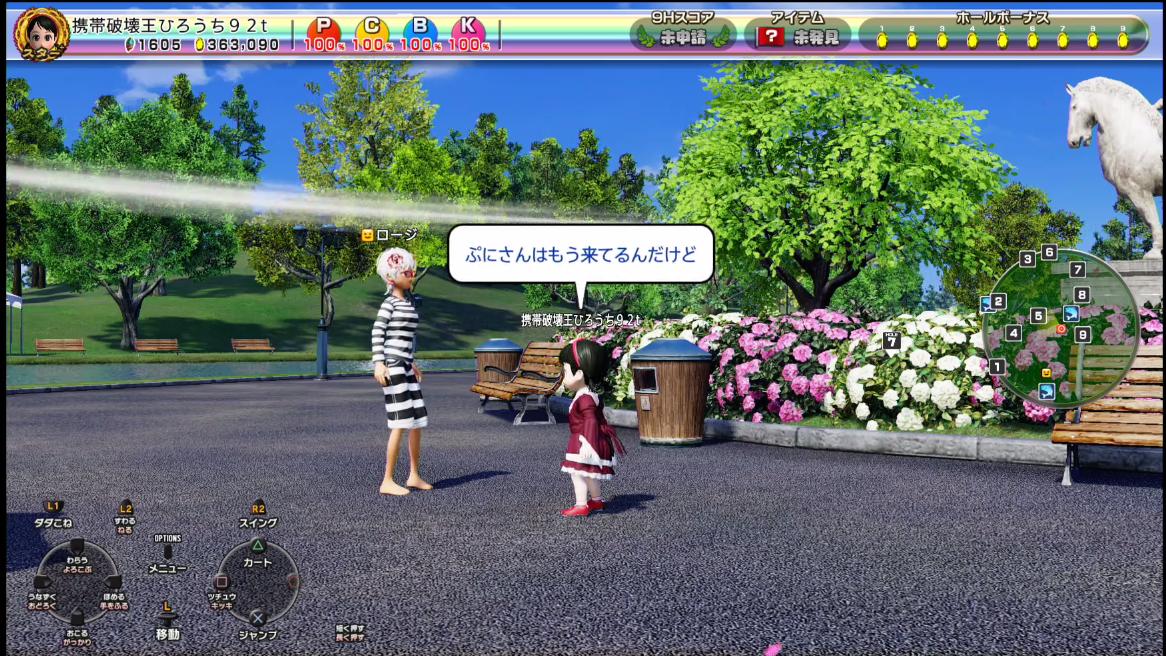This screenshot has height=656, width=1166.
Task: Select the blue B stat badge
Action: point(420,33)
